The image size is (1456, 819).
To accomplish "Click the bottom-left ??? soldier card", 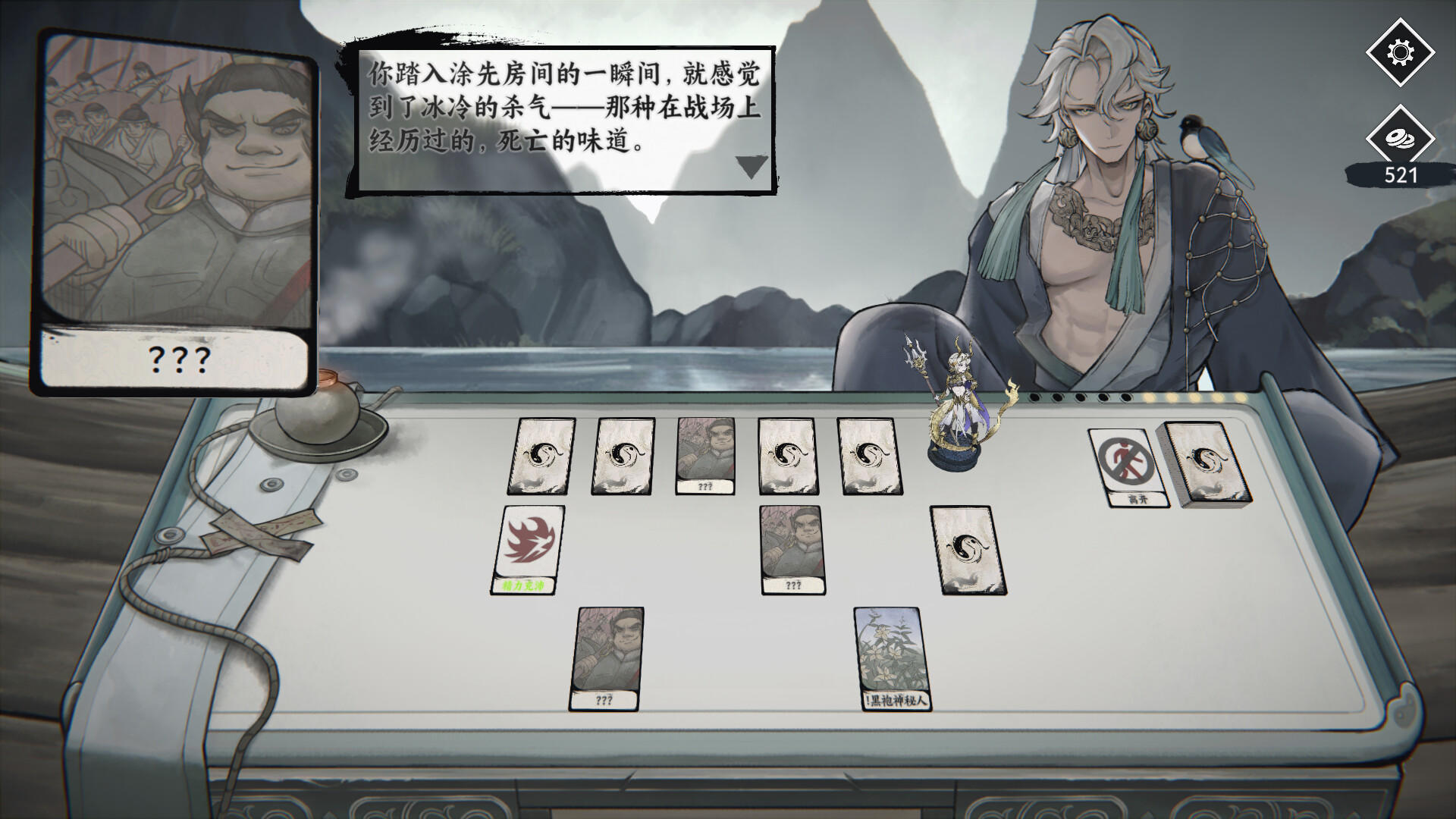I will (607, 656).
